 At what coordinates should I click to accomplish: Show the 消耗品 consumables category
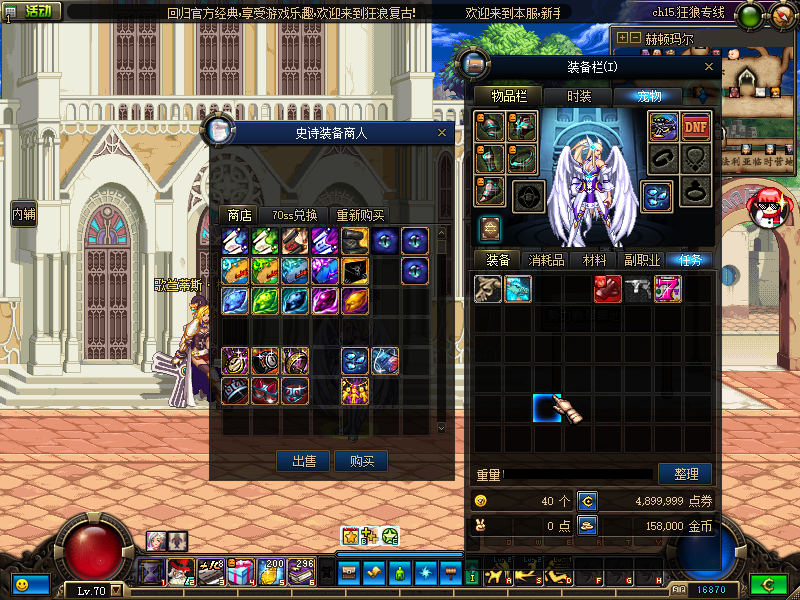click(546, 260)
